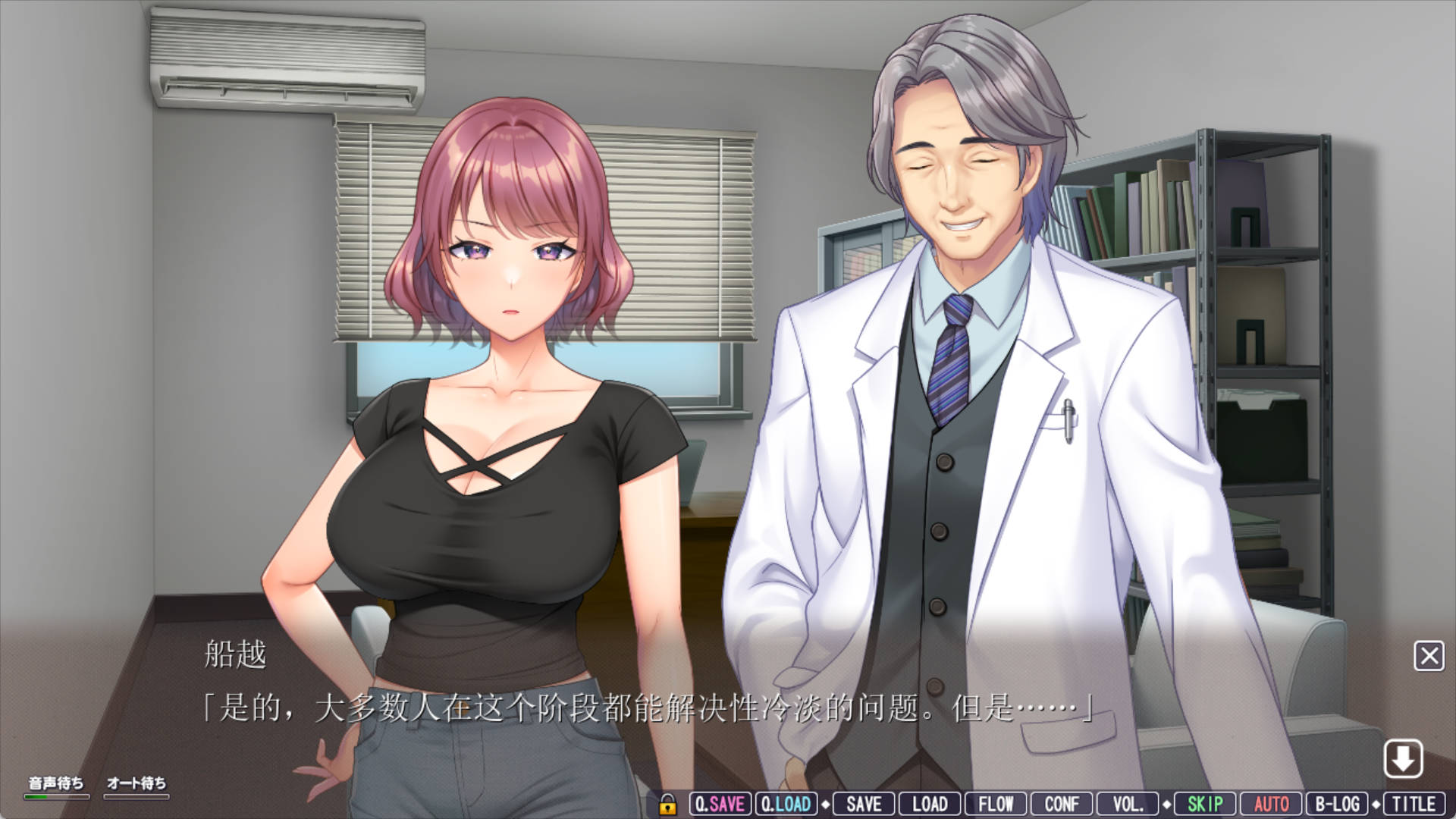This screenshot has height=819, width=1456.
Task: Click the padlock icon on the bottom bar
Action: pyautogui.click(x=667, y=804)
